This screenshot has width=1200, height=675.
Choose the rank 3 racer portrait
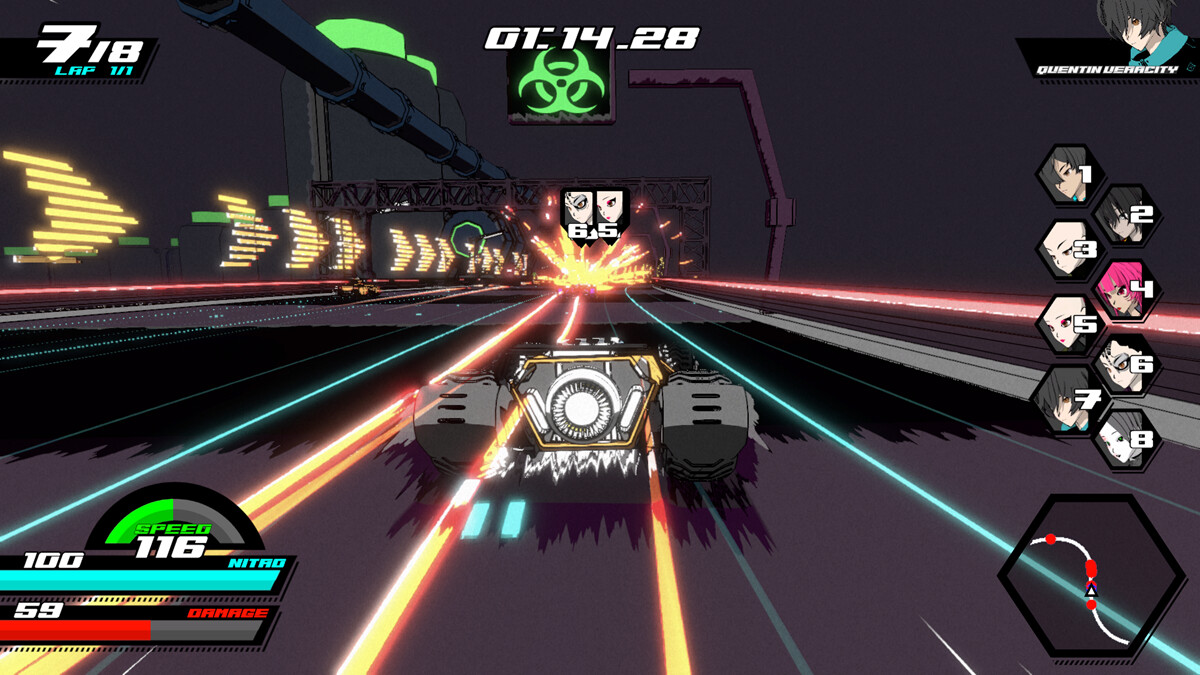point(1066,250)
